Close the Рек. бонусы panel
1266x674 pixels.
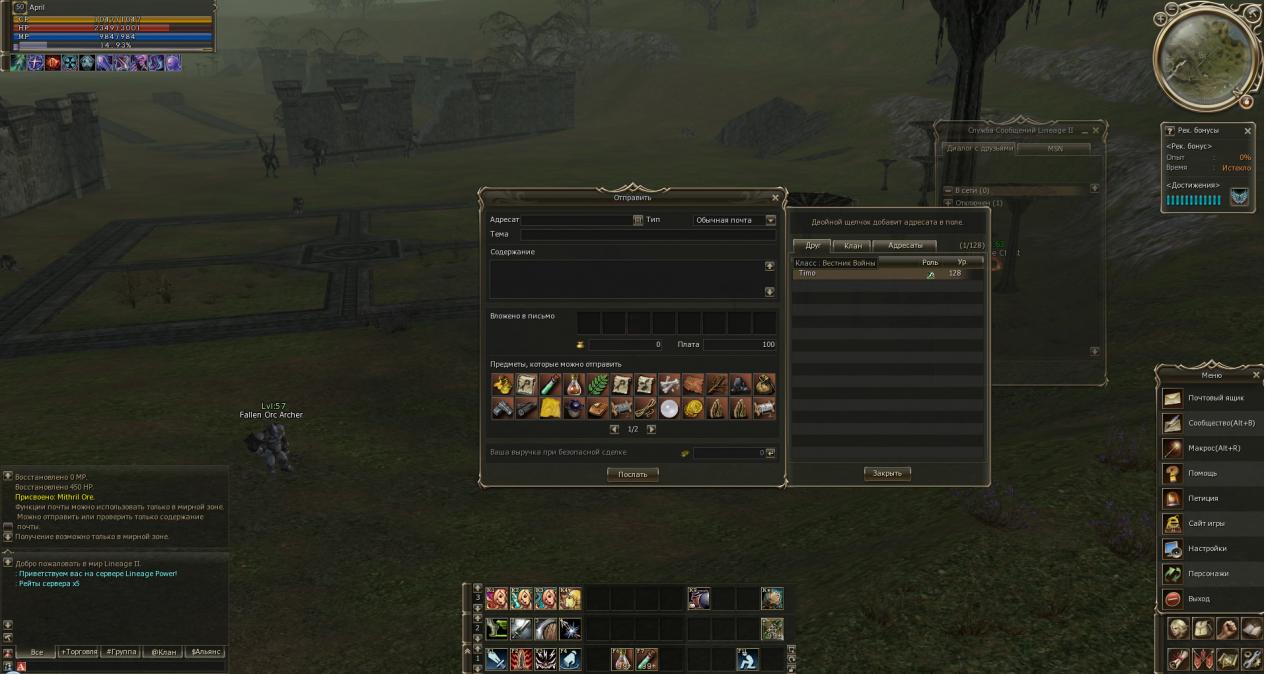(x=1247, y=130)
